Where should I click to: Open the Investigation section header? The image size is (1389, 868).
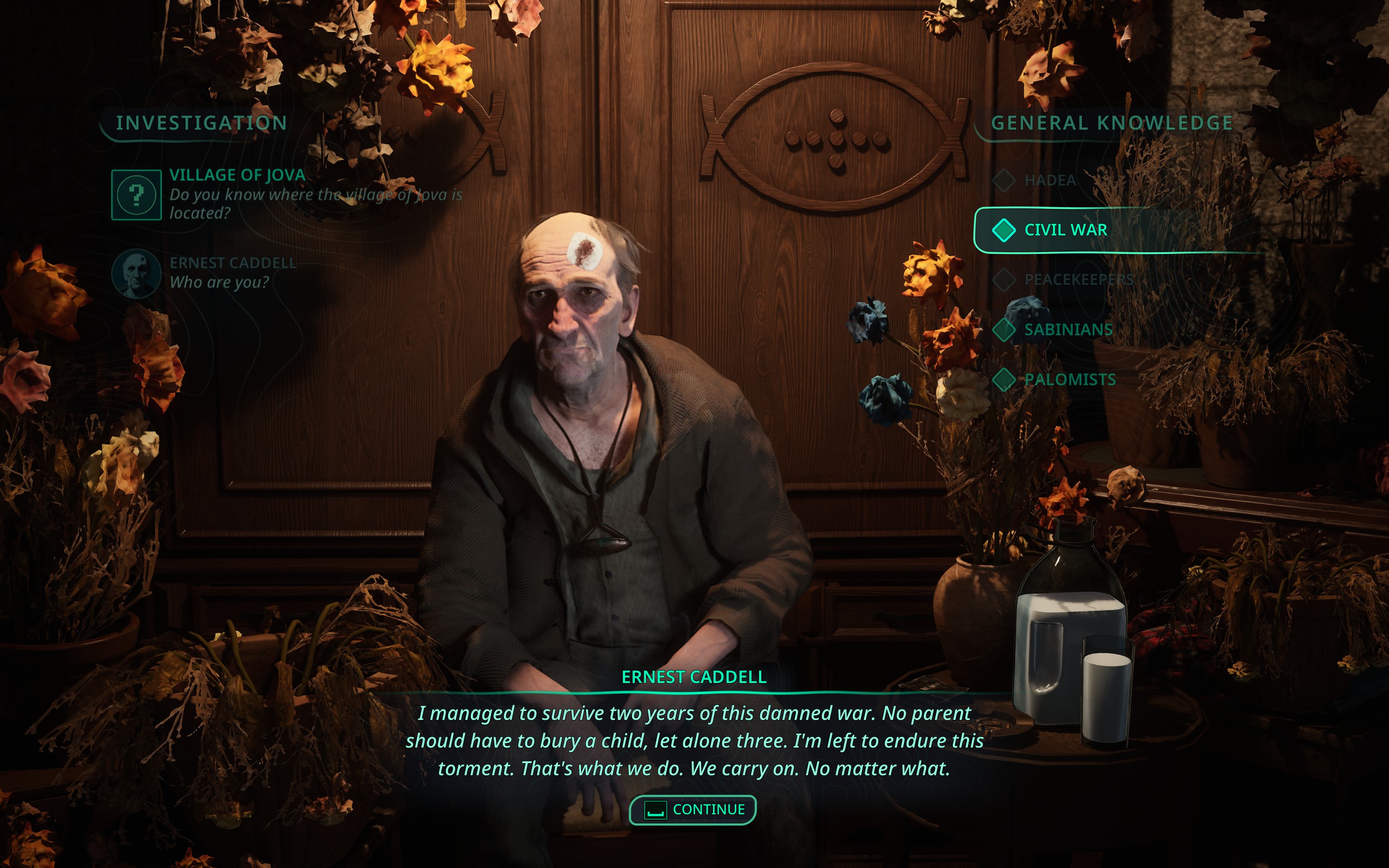[x=201, y=122]
